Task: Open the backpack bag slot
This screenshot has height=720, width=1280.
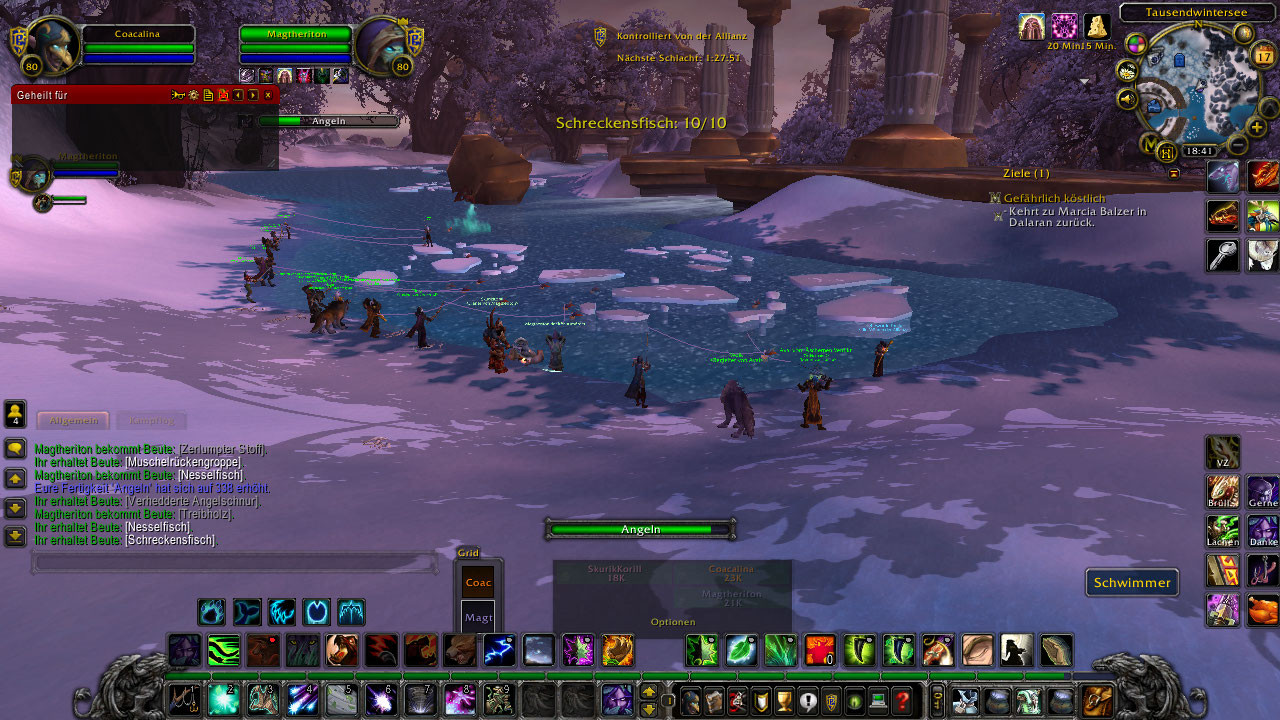Action: tap(1097, 700)
